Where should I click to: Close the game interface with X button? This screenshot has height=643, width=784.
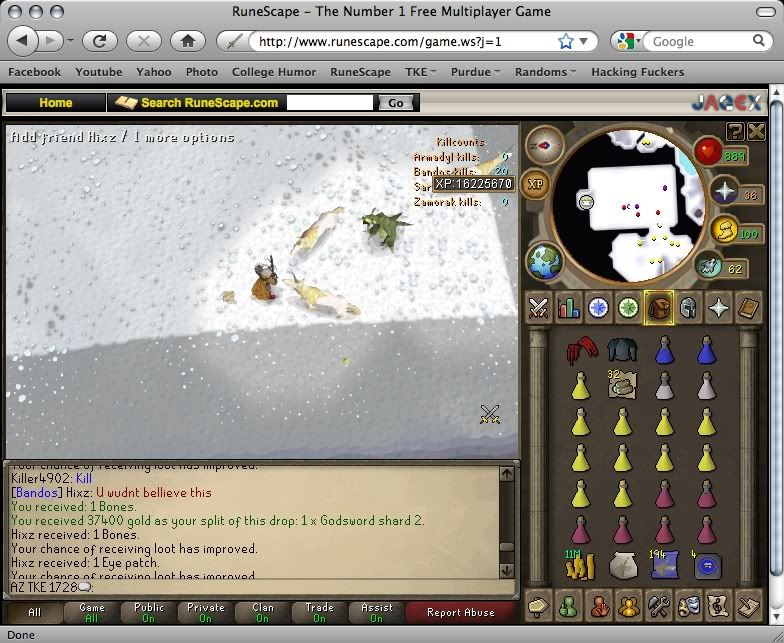(756, 131)
